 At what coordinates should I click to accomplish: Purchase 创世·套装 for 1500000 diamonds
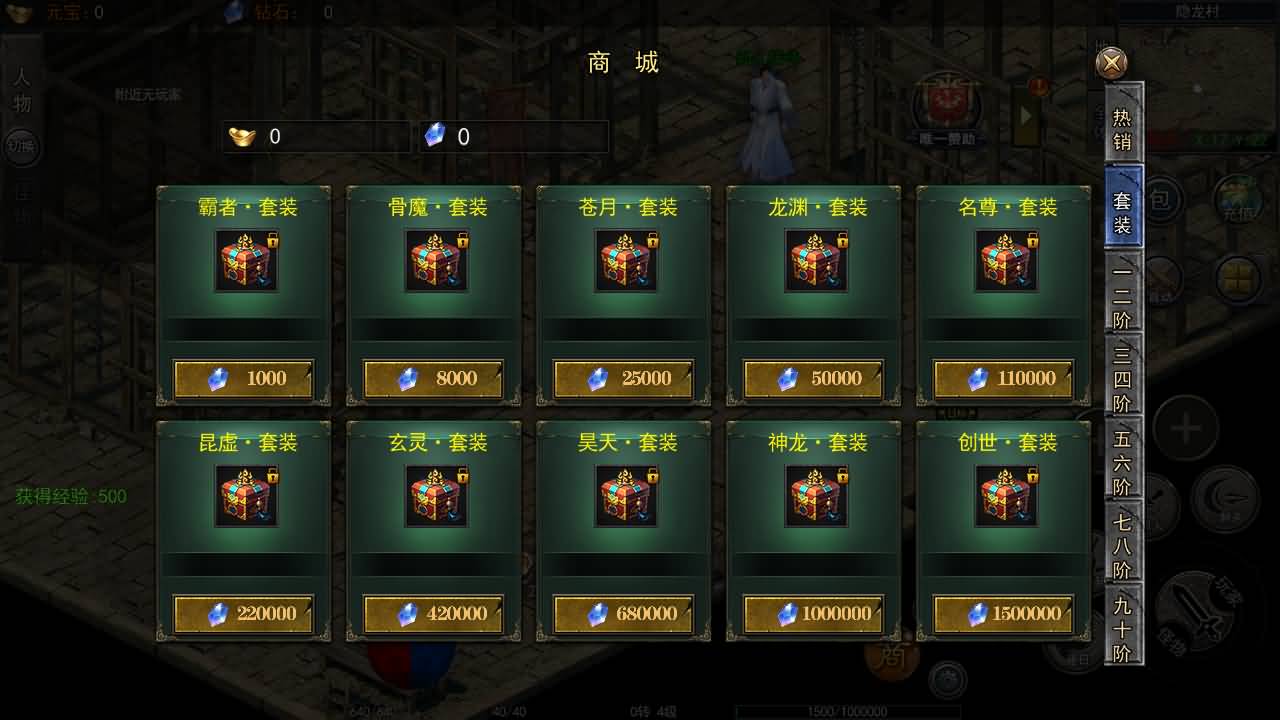click(1004, 614)
